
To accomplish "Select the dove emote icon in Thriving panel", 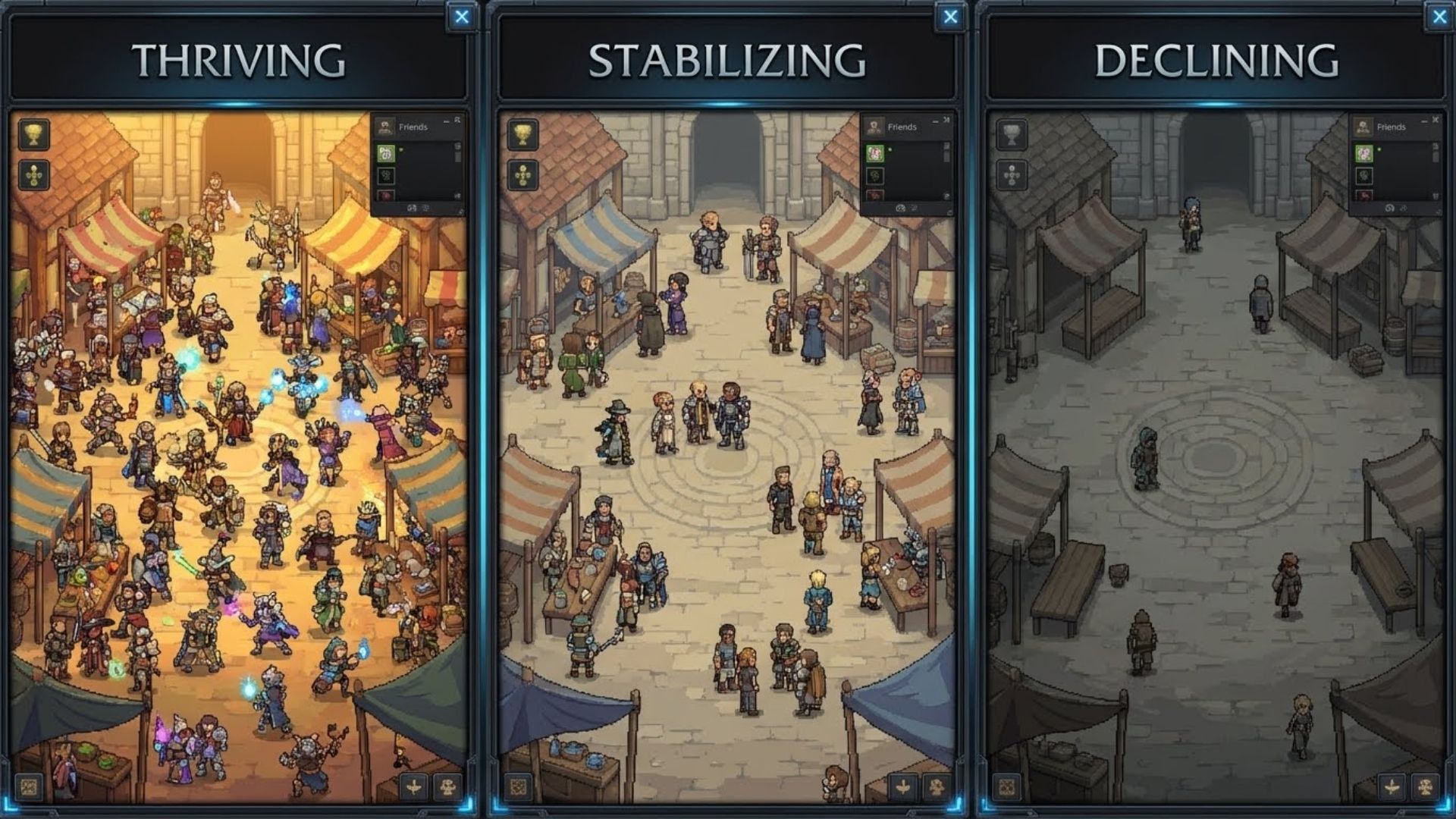I will [x=413, y=786].
